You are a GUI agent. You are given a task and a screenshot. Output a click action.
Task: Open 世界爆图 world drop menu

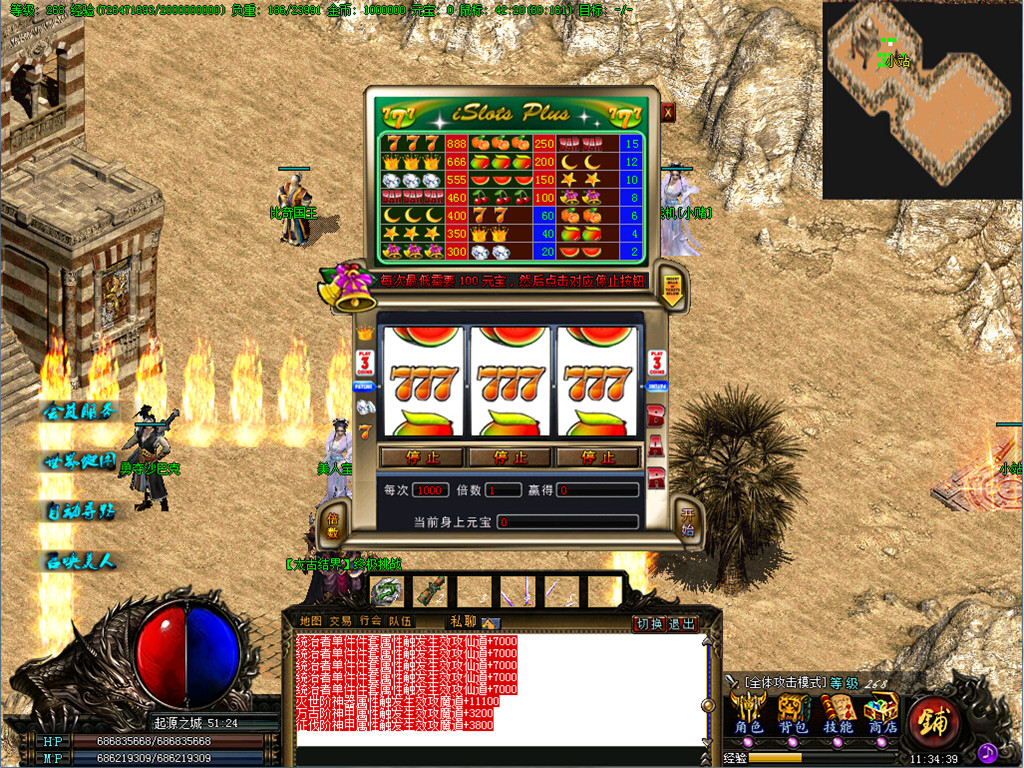80,460
